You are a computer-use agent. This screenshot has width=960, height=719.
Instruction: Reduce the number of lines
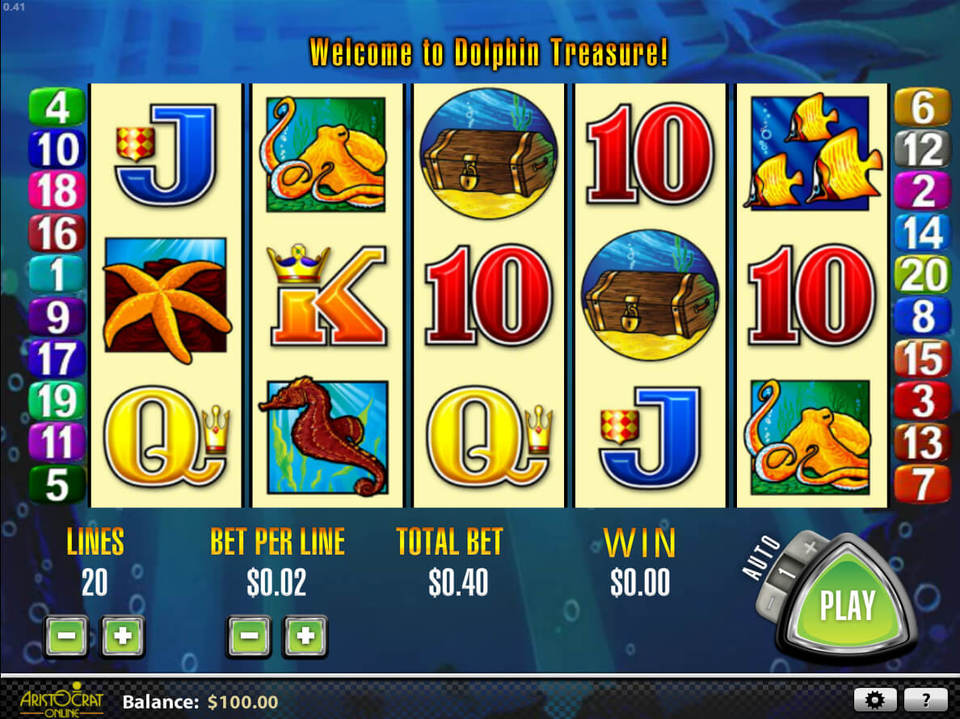point(66,636)
